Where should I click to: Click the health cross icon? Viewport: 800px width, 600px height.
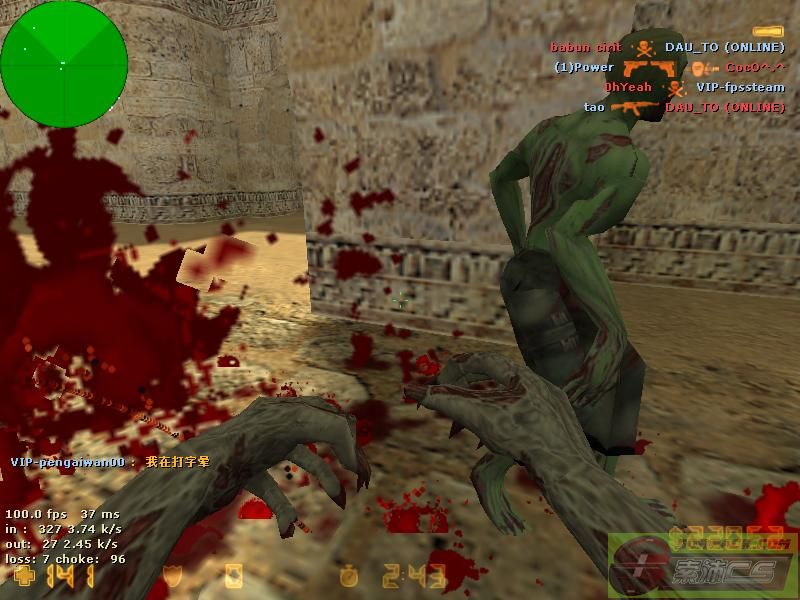pos(21,577)
